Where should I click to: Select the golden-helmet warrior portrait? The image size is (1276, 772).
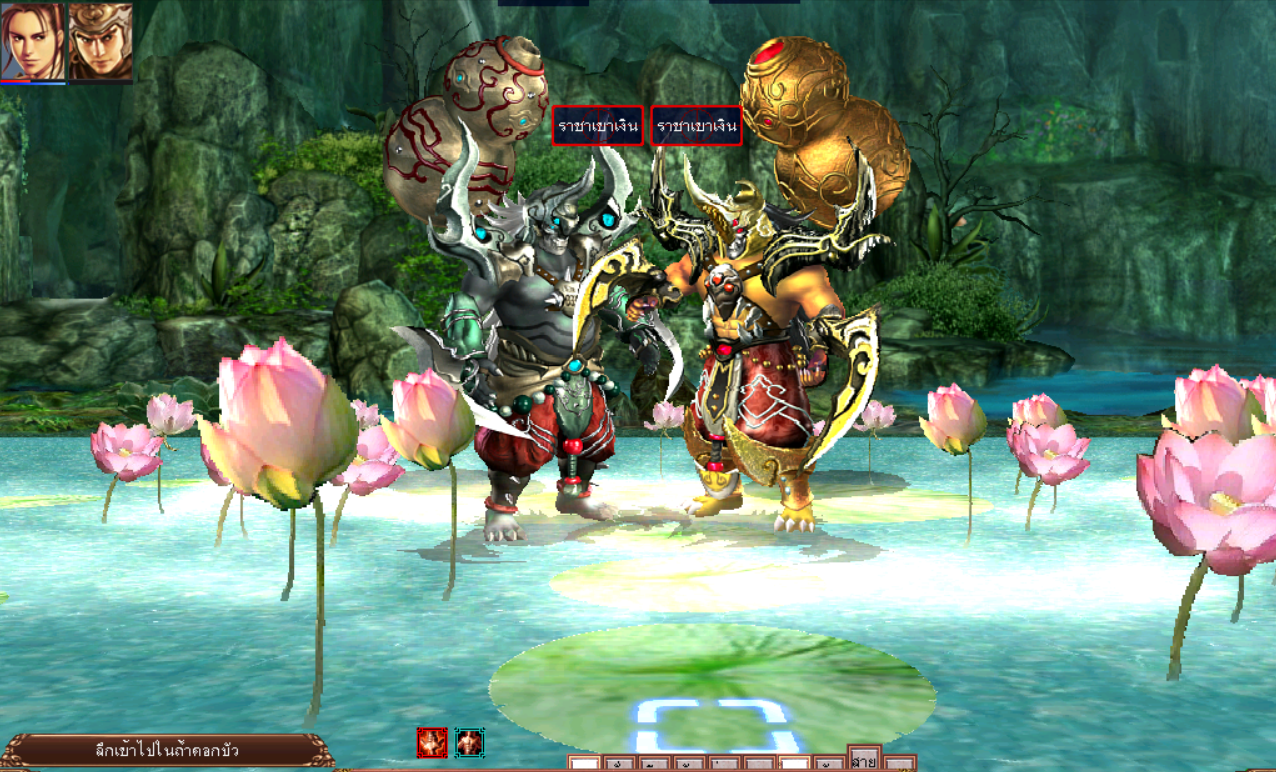pyautogui.click(x=100, y=42)
